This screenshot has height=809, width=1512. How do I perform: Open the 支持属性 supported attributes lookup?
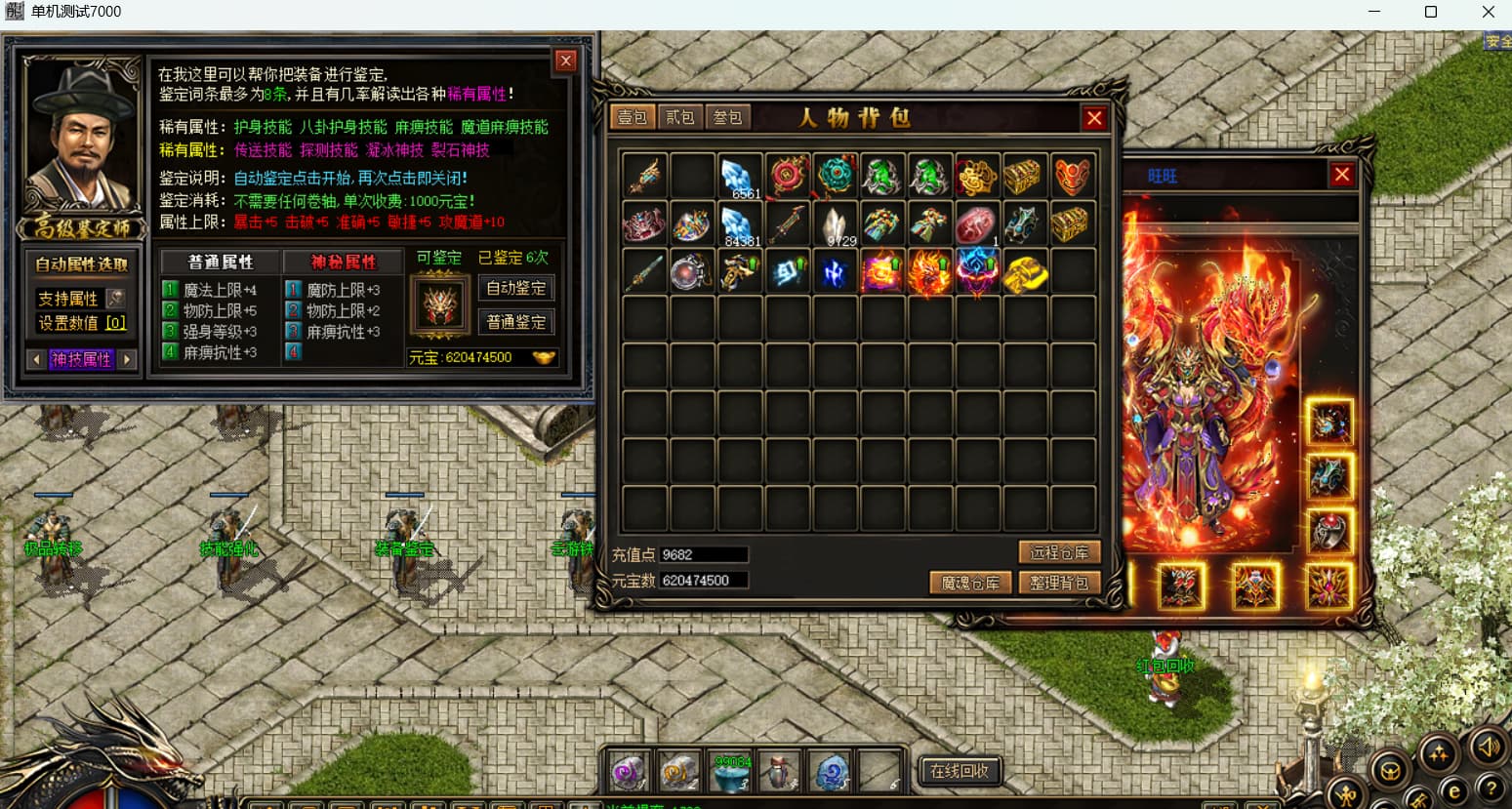[x=115, y=299]
